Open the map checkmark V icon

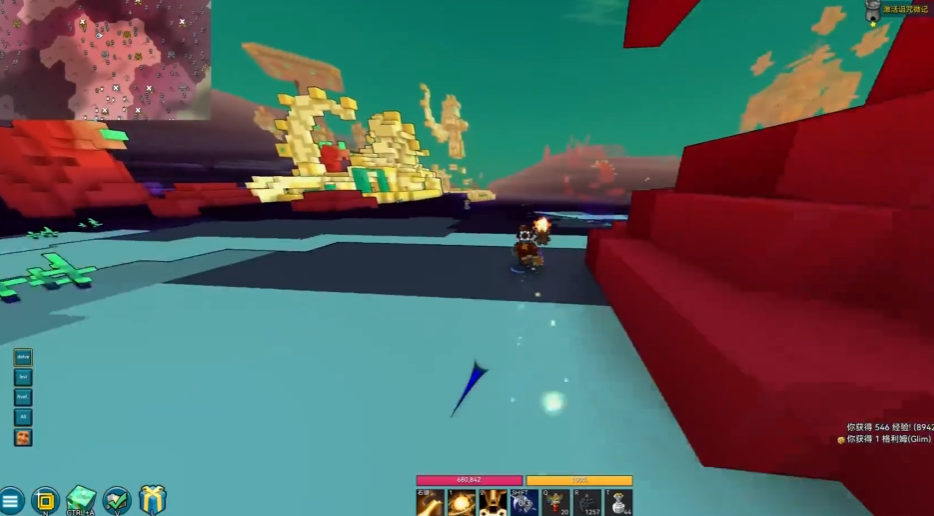[117, 499]
